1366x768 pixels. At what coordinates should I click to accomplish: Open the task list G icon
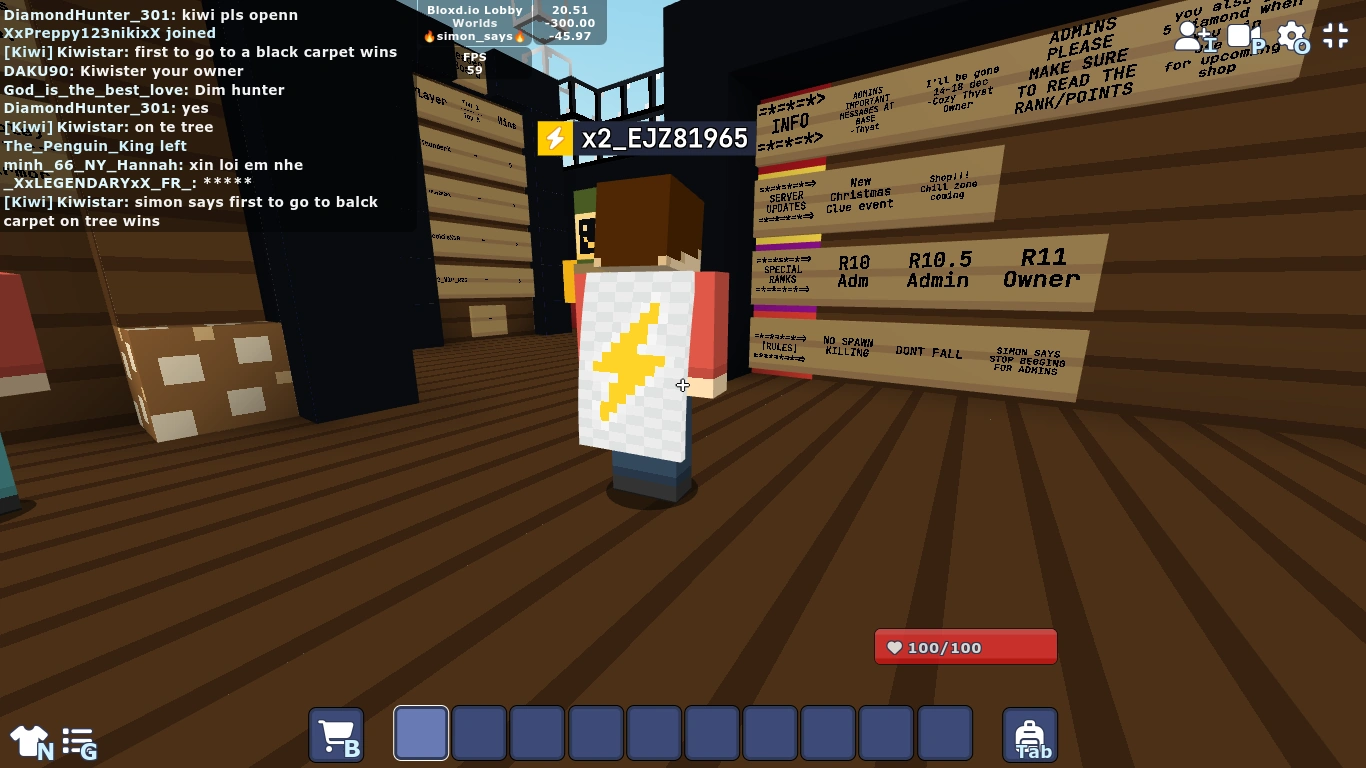(x=78, y=739)
